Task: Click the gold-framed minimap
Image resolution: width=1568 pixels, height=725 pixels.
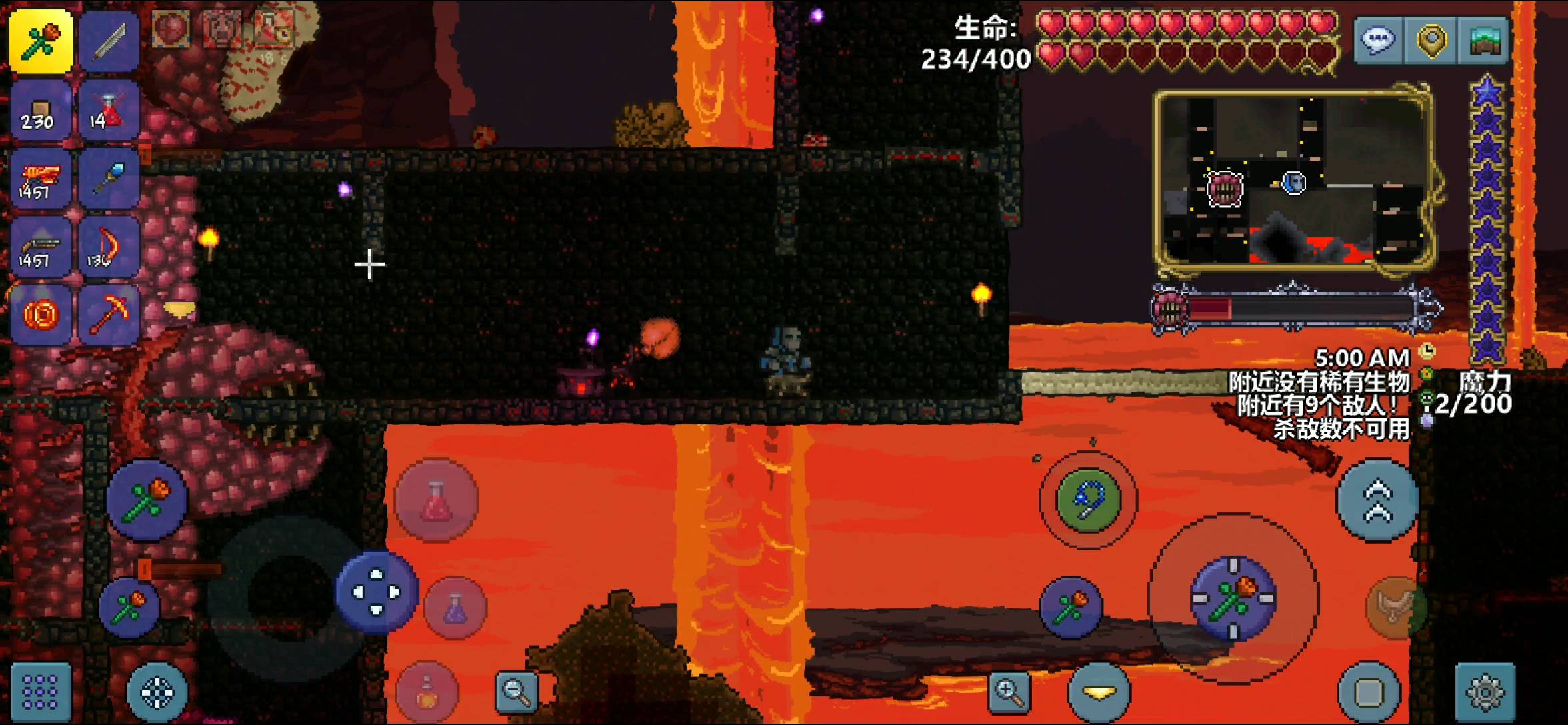Action: click(x=1293, y=179)
